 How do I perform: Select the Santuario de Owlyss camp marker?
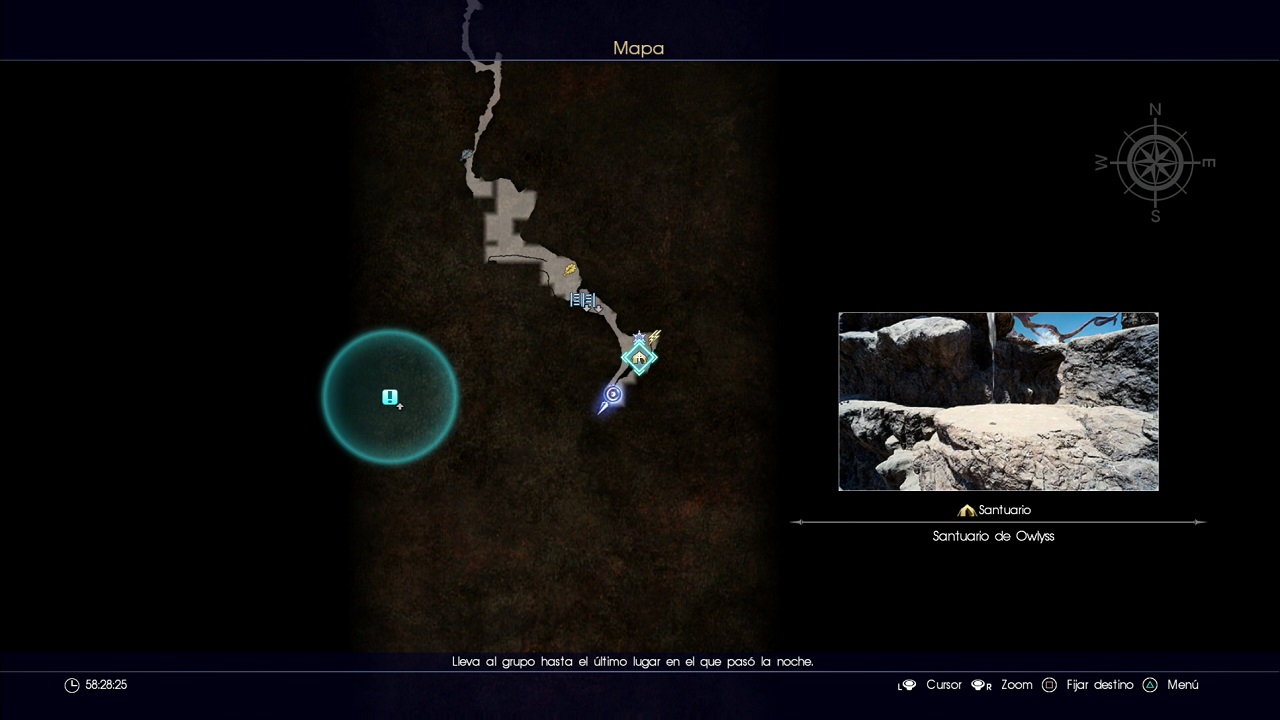(x=639, y=358)
